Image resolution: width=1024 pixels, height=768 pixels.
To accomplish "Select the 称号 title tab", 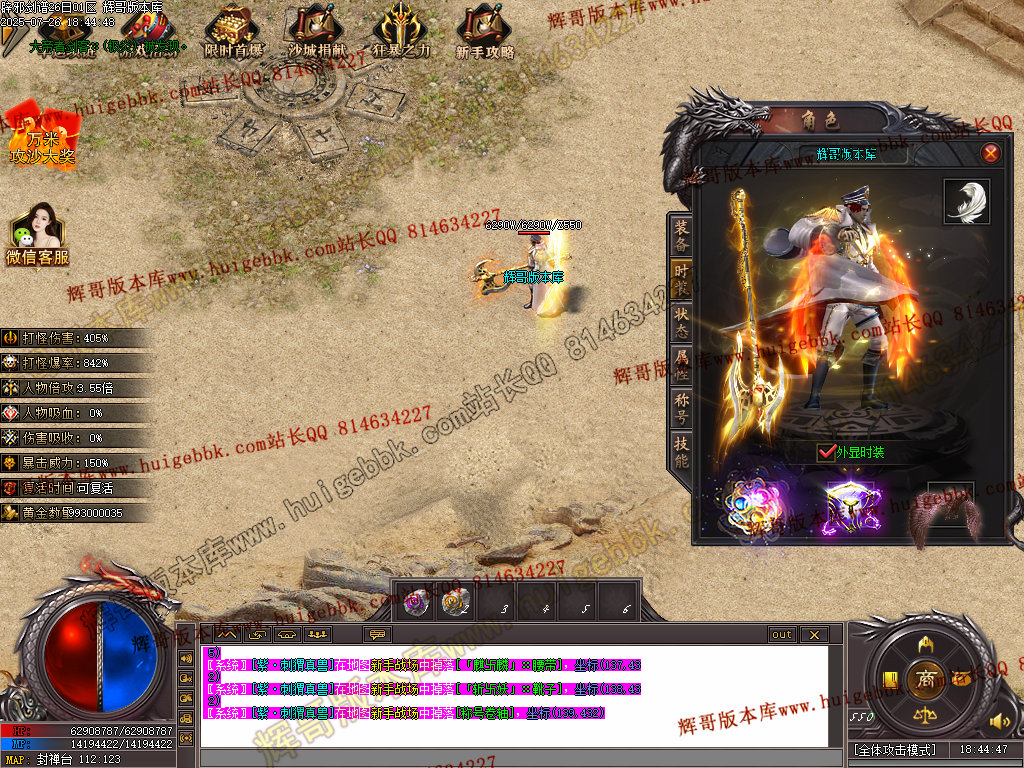I will (681, 409).
